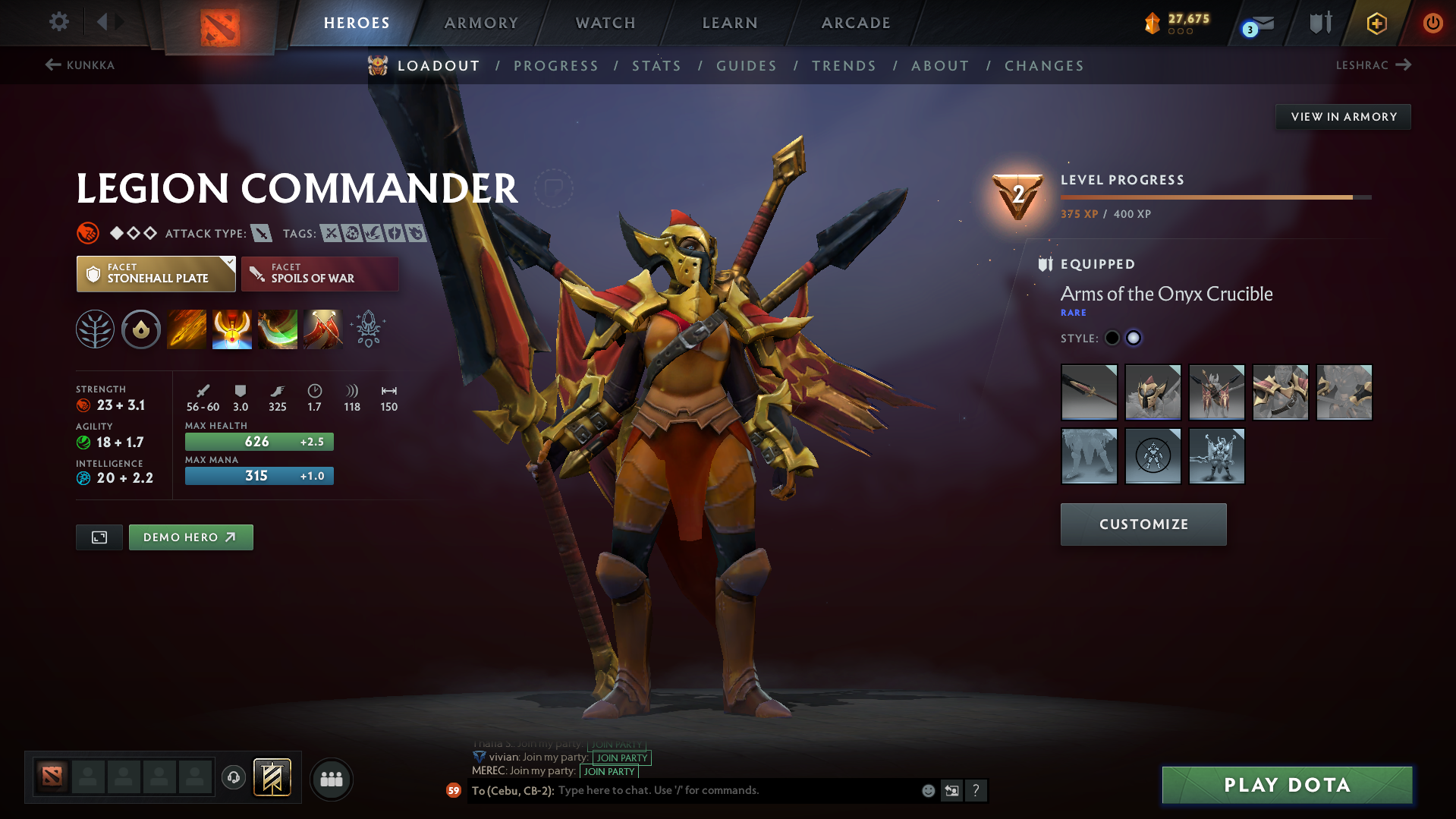Image resolution: width=1456 pixels, height=819 pixels.
Task: Open voice chat with the headset icon
Action: click(x=233, y=779)
